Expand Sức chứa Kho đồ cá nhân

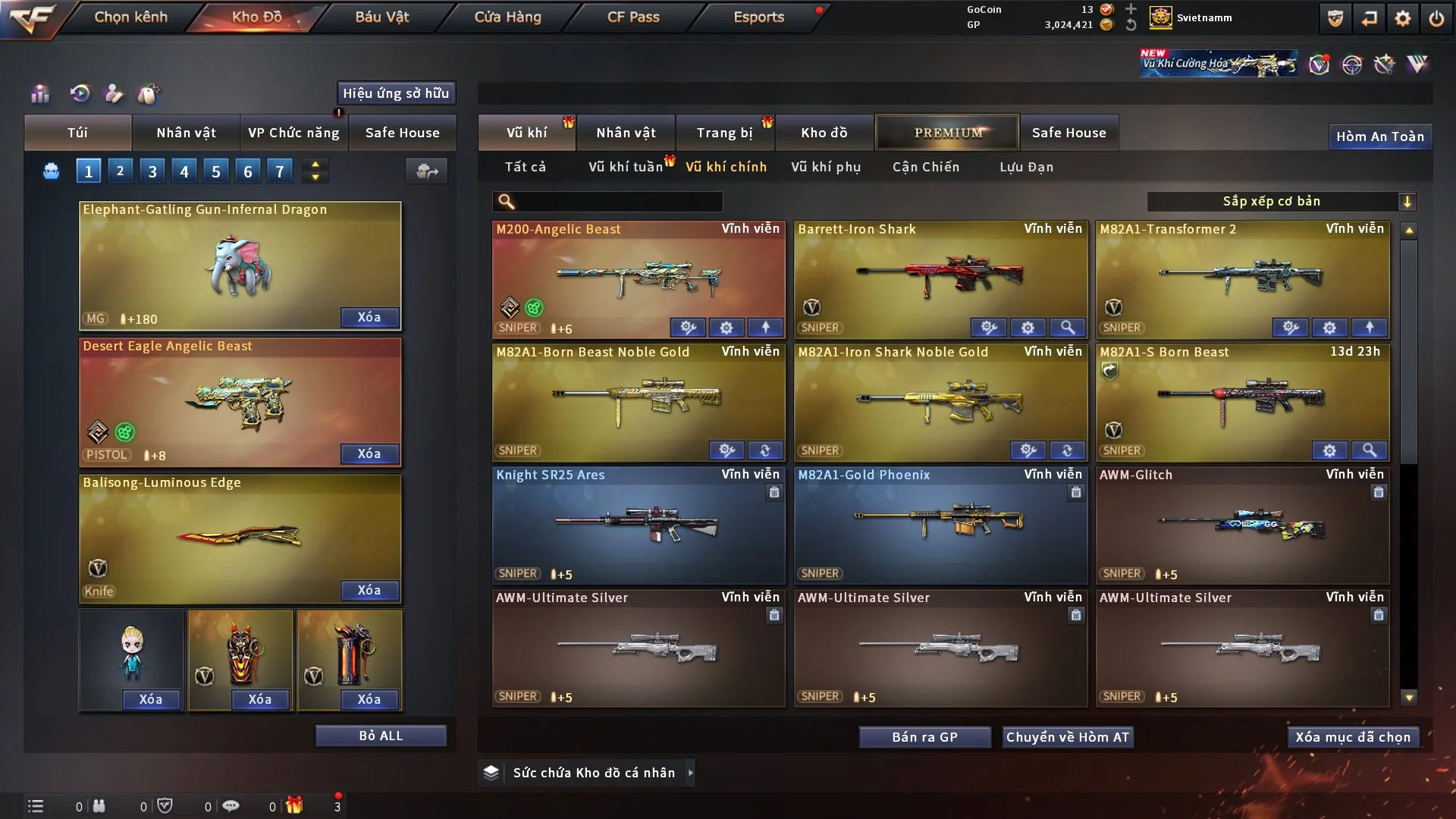tap(690, 773)
